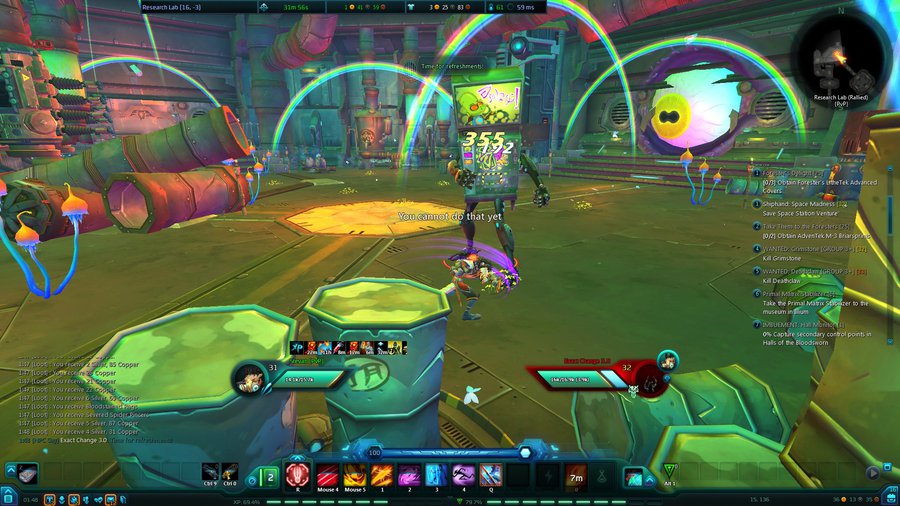
Task: Select the Shiphand: Space Madness quest
Action: [798, 204]
